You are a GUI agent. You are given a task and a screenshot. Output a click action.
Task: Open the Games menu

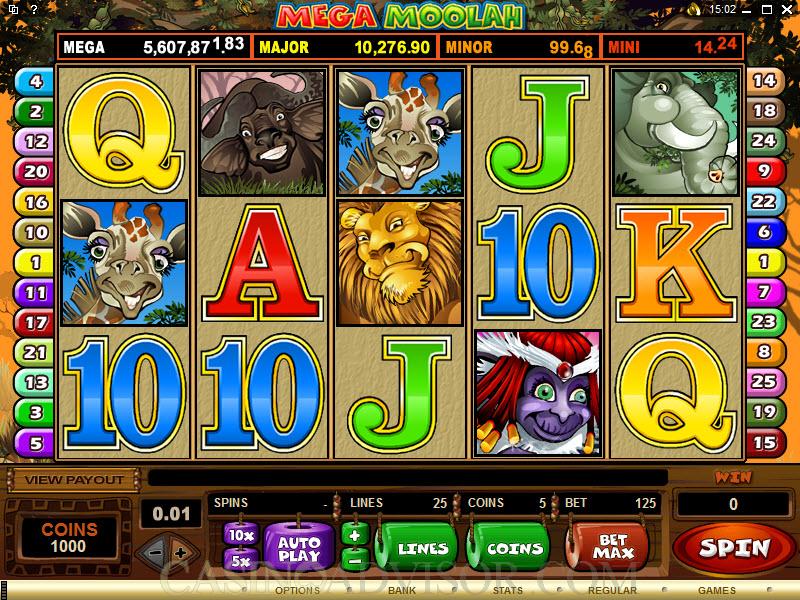[x=717, y=591]
